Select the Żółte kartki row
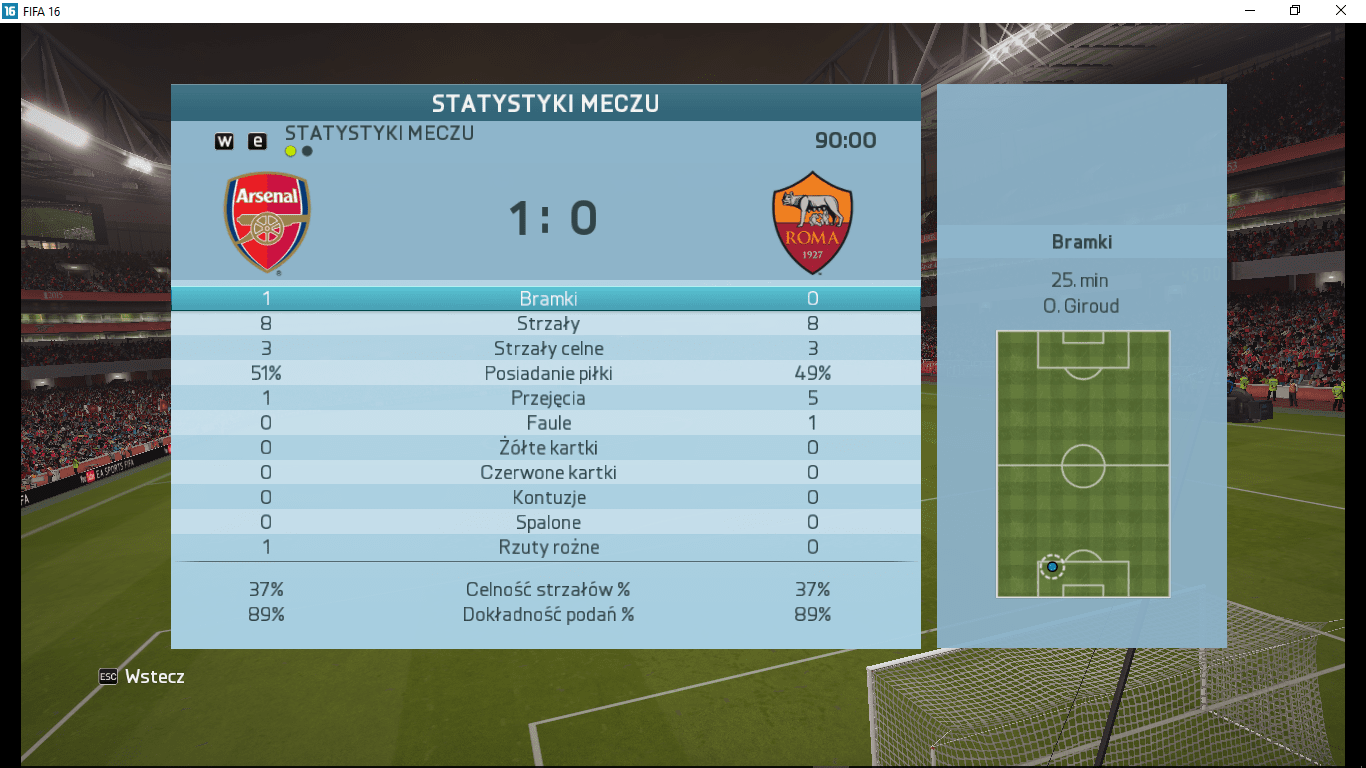 pyautogui.click(x=547, y=448)
